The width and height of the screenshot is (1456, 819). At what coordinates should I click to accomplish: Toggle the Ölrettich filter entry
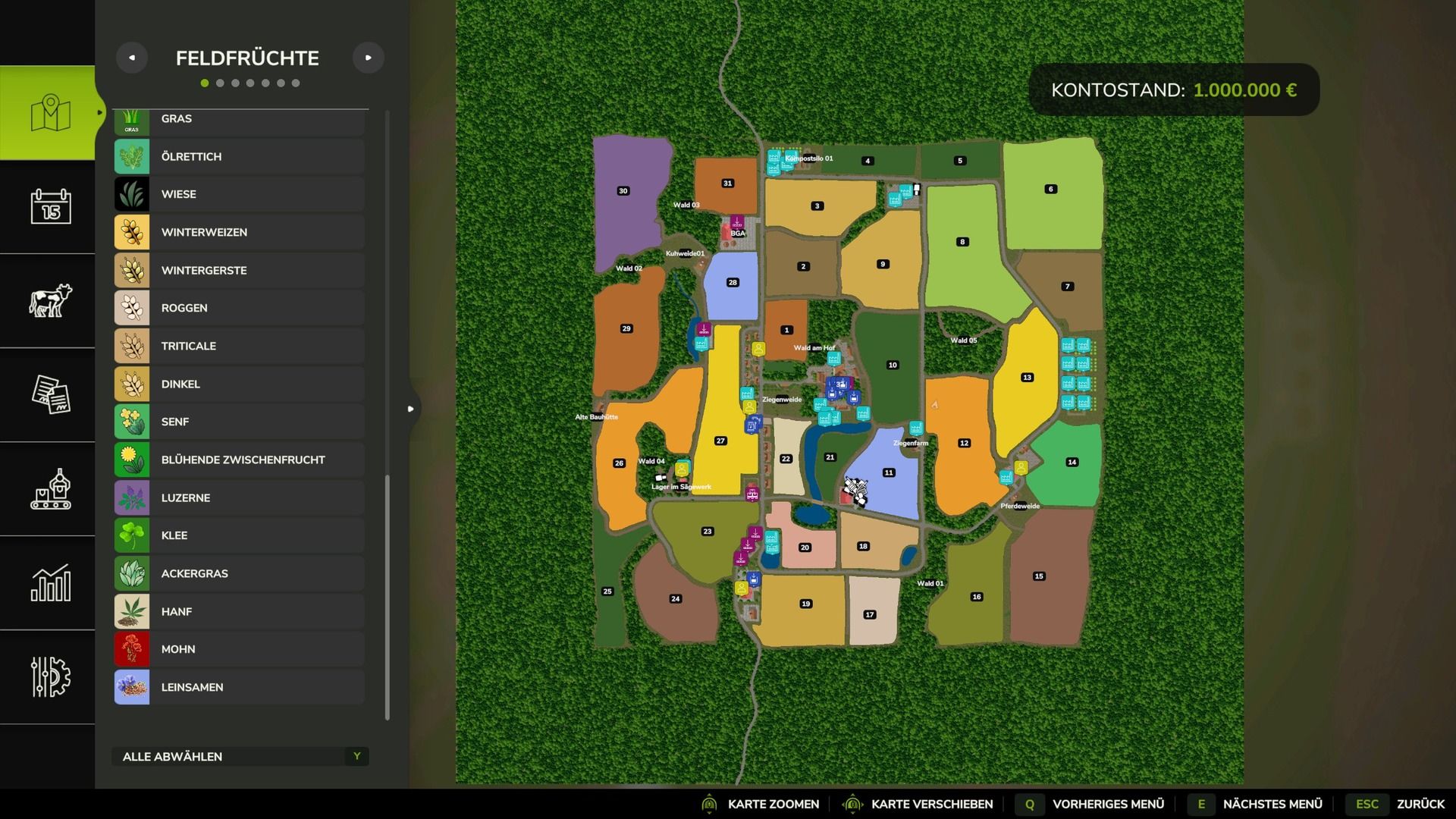239,156
